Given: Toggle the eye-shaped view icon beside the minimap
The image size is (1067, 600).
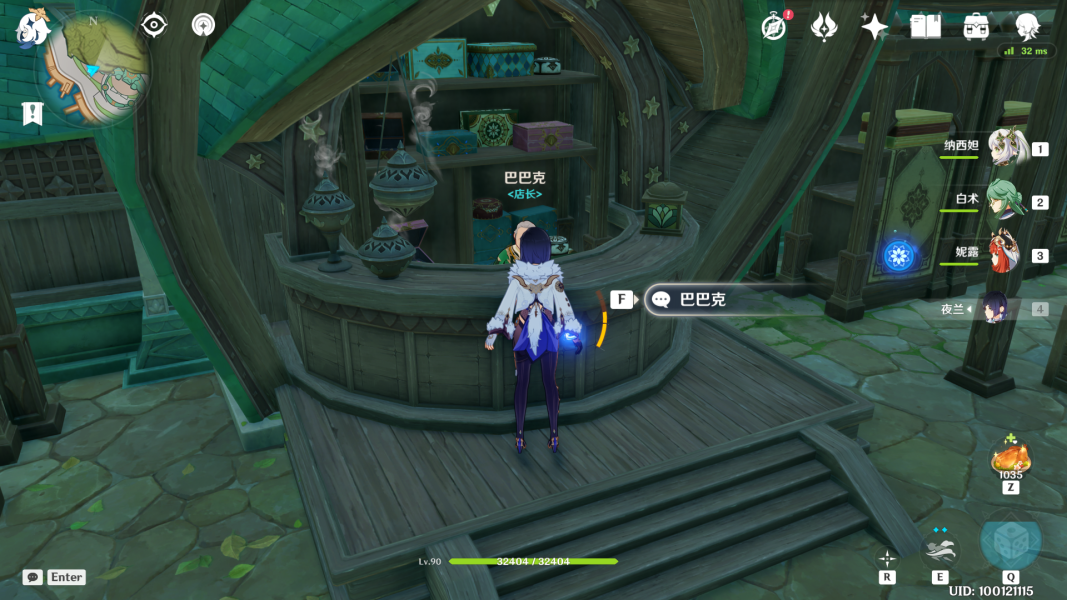Looking at the screenshot, I should [x=154, y=25].
